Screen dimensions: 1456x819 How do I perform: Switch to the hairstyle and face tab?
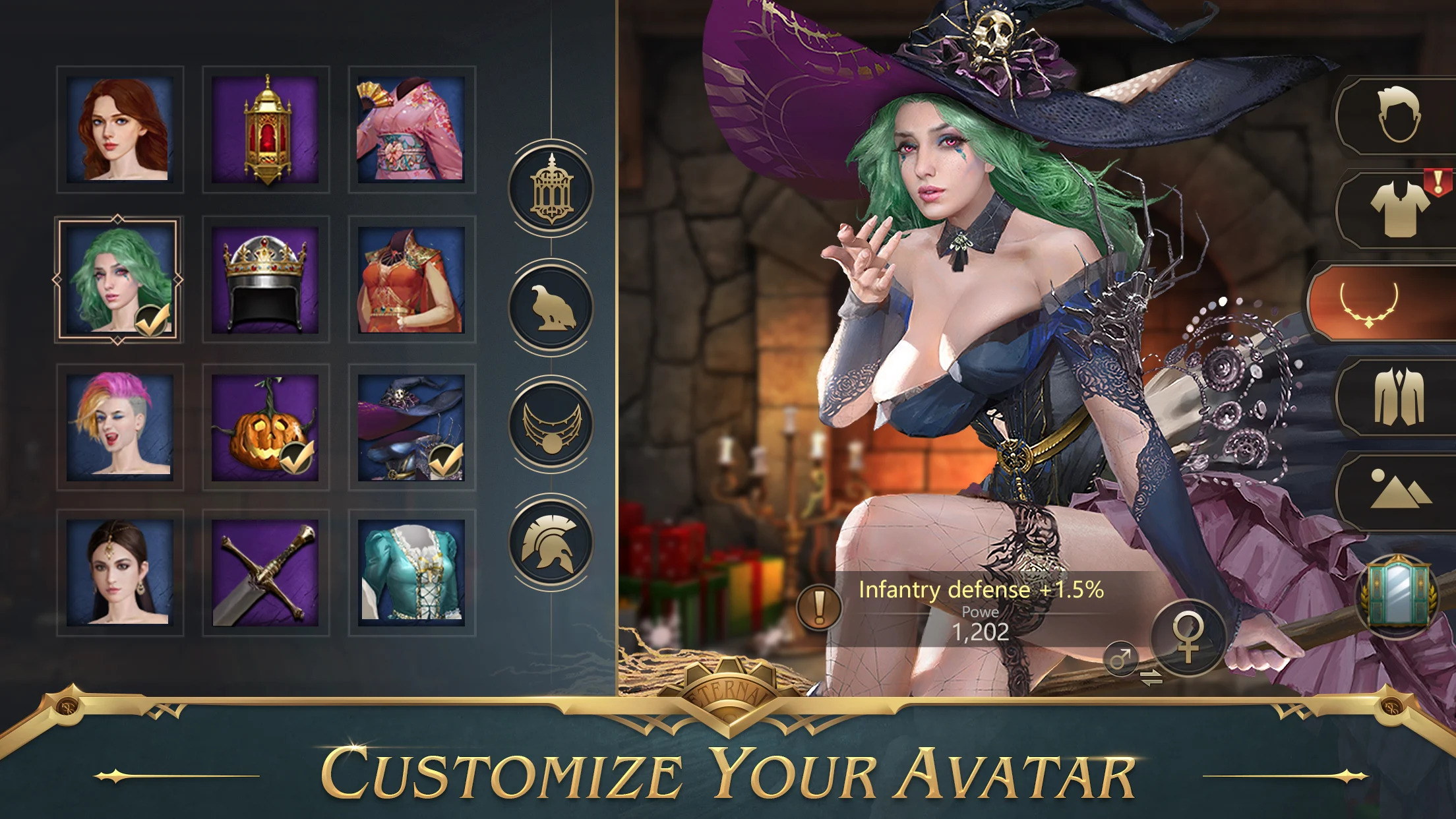[x=1399, y=117]
